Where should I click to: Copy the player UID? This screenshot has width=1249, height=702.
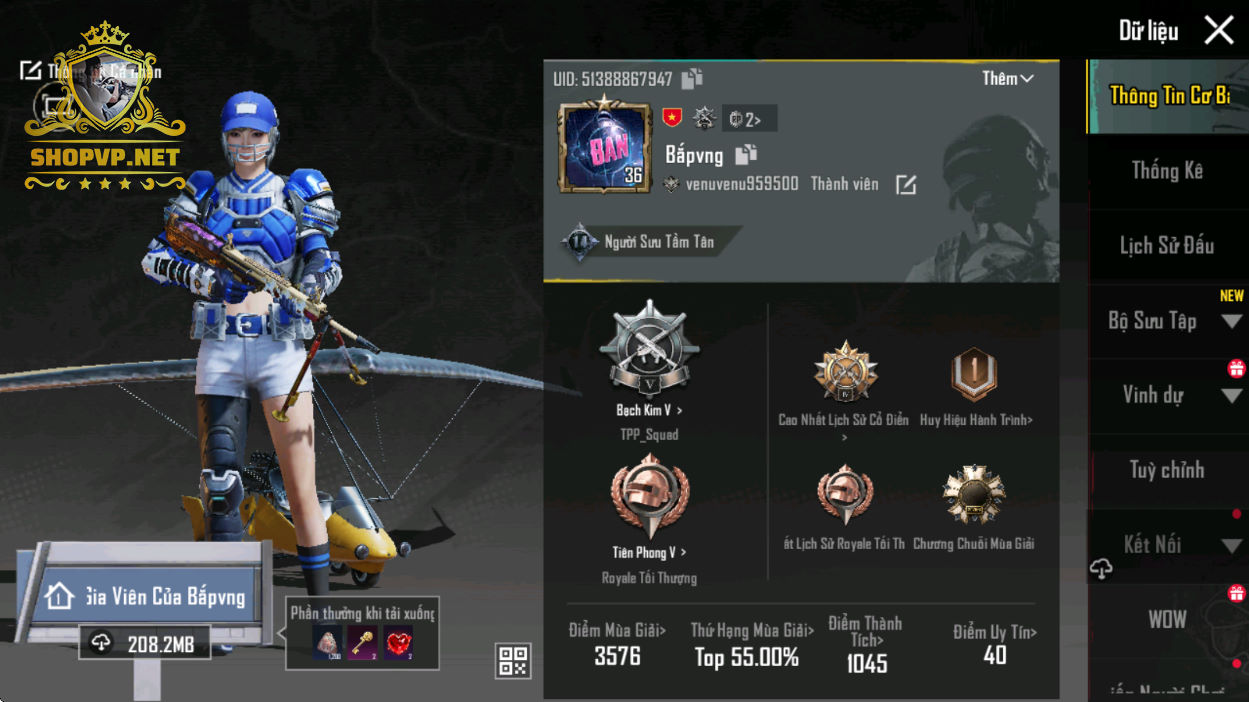pos(692,79)
